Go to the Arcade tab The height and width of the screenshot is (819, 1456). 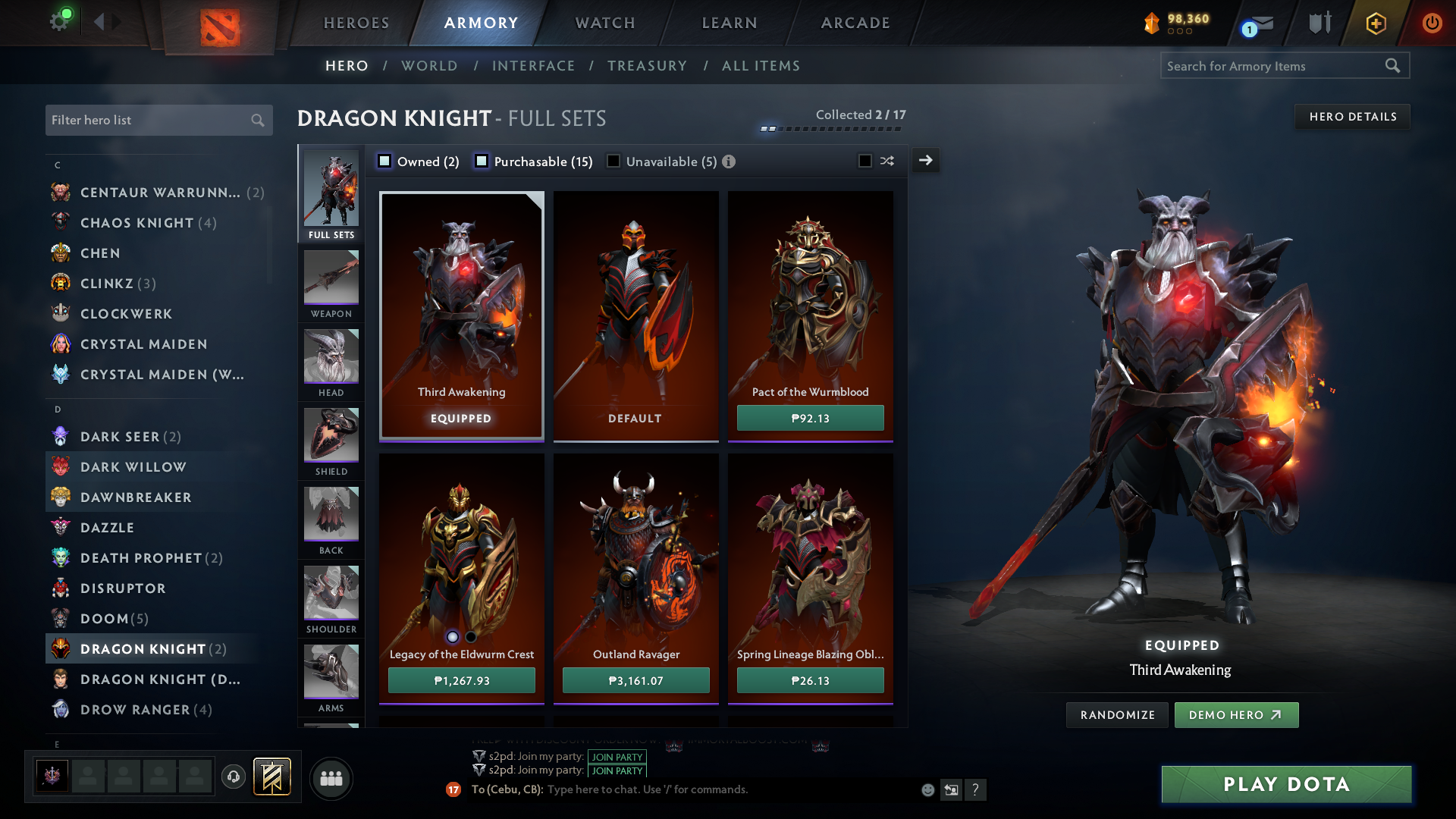point(855,23)
